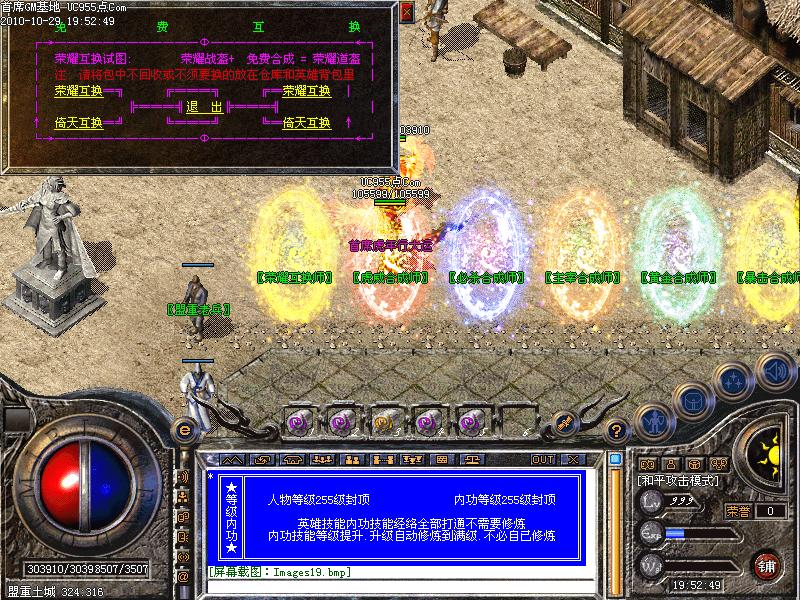Click the OUT button on chat bar

click(x=542, y=460)
